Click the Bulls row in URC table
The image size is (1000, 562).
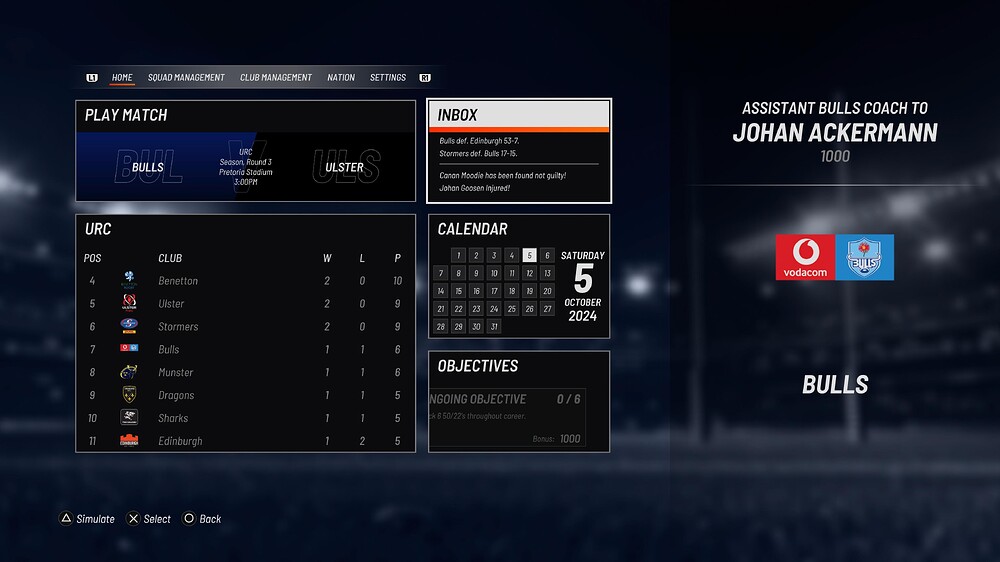[246, 350]
